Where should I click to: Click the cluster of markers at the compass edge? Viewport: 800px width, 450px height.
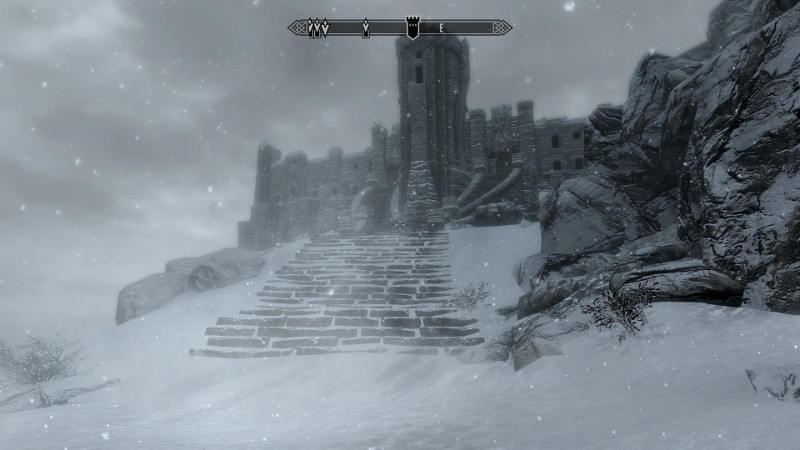coord(319,28)
